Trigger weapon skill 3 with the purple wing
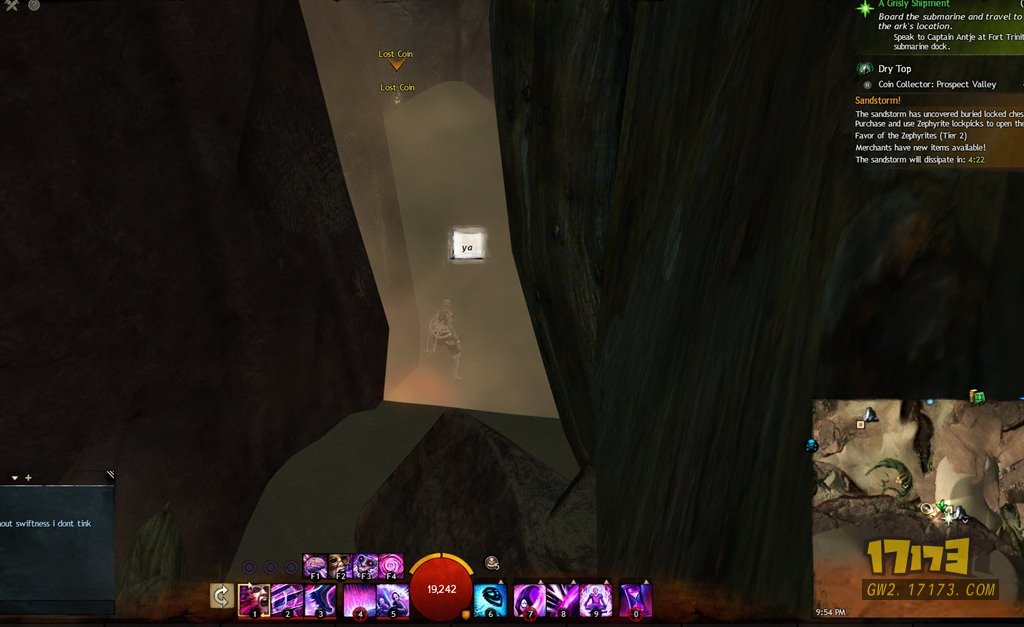Viewport: 1024px width, 627px height. 320,600
